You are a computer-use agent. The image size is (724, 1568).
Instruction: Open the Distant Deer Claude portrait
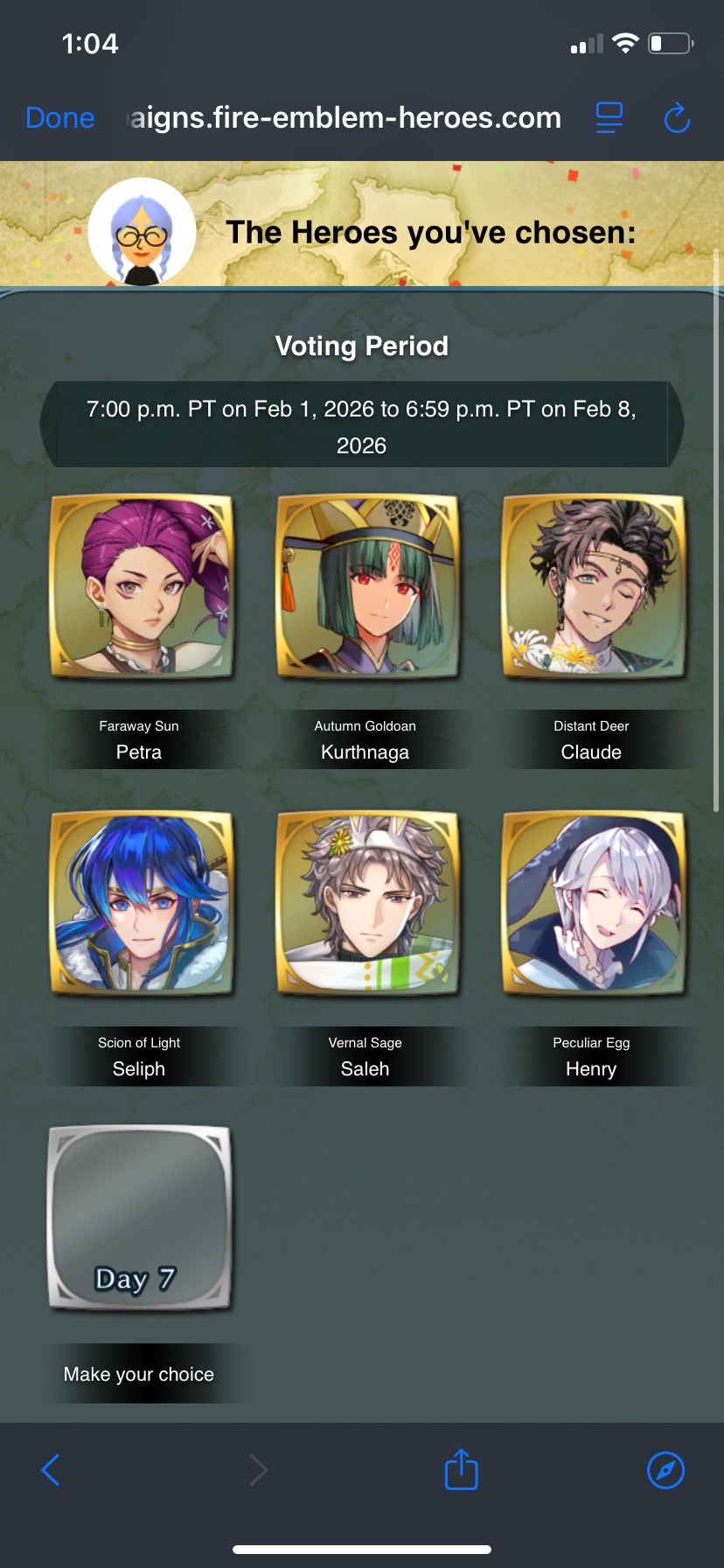[593, 586]
